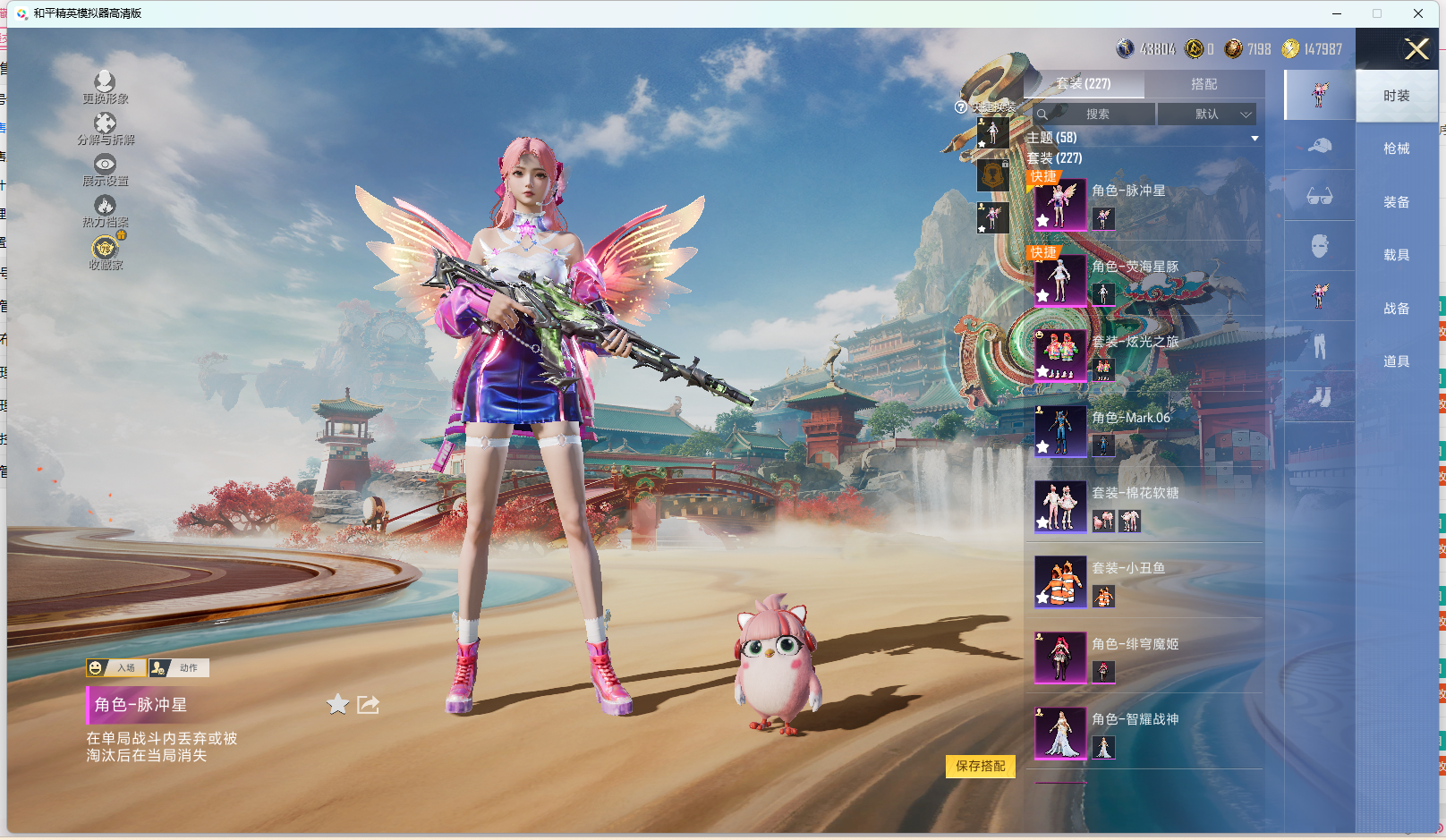Click the 搜索 search field
The width and height of the screenshot is (1446, 840).
pos(1097,115)
